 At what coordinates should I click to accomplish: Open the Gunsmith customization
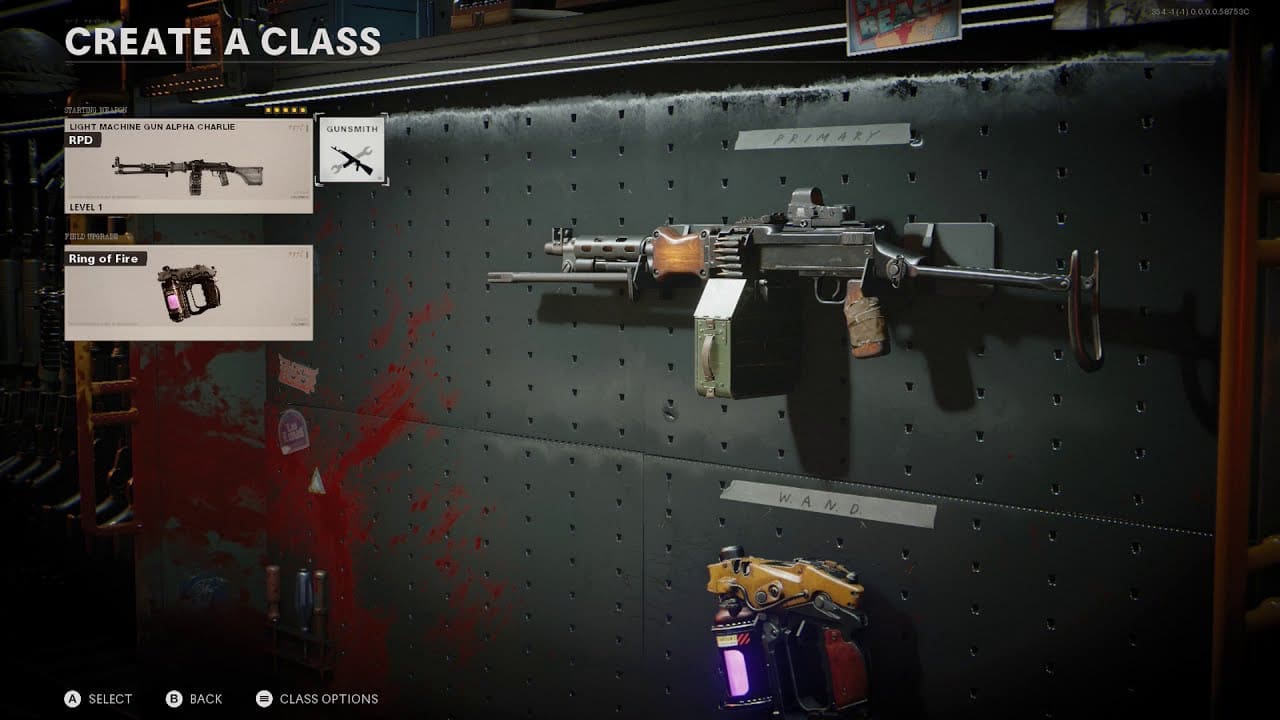pyautogui.click(x=350, y=150)
